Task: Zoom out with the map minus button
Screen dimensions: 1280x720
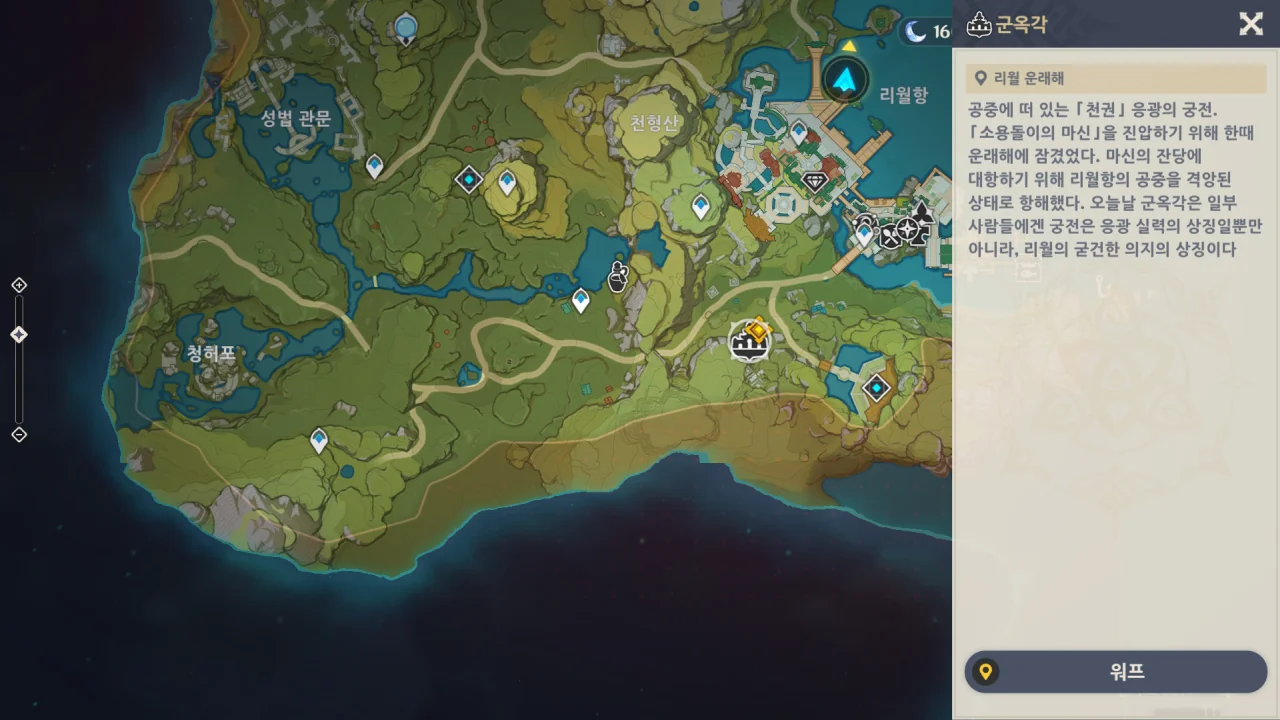Action: 19,434
